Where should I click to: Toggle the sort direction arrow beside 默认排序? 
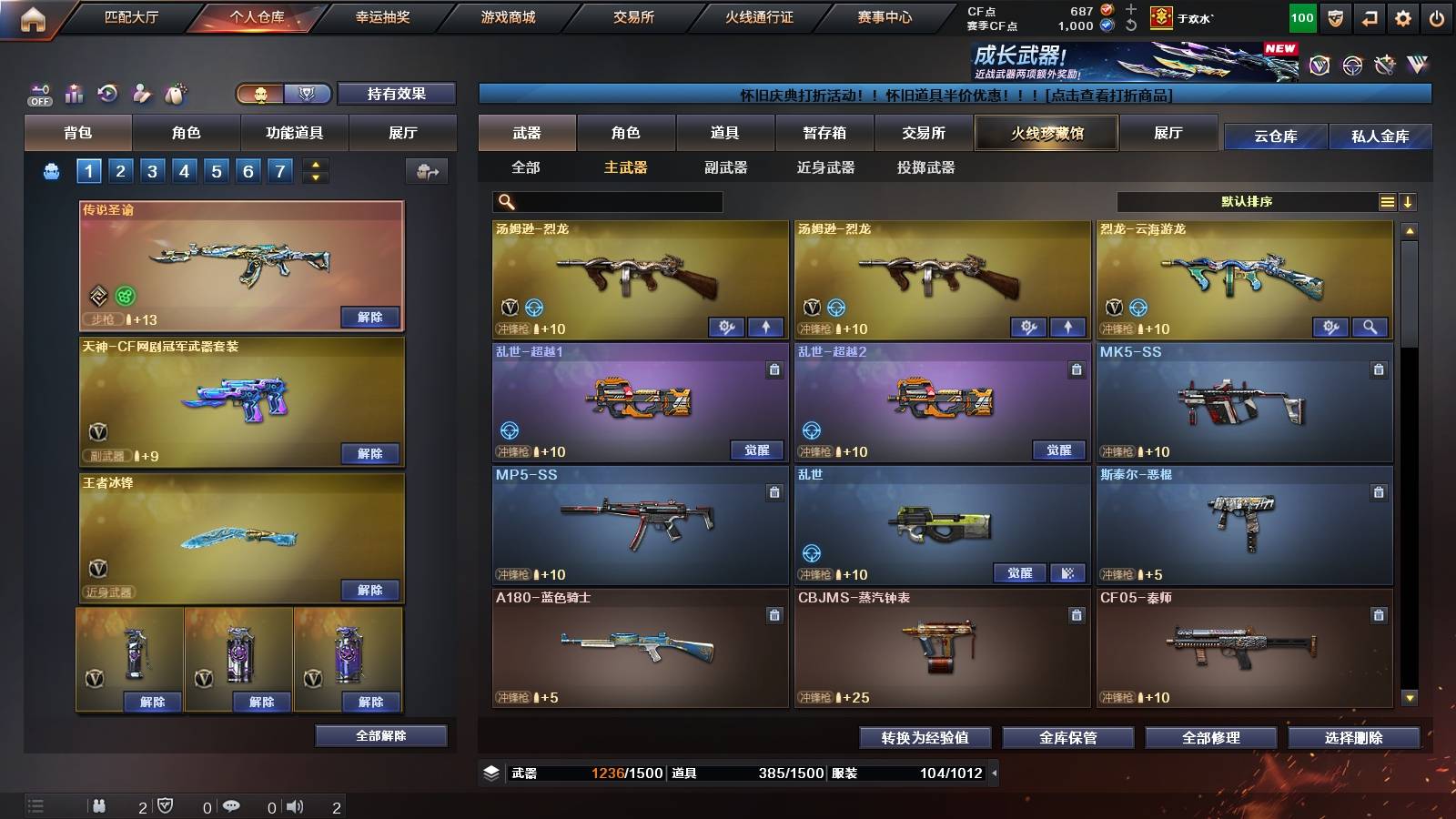(x=1410, y=201)
